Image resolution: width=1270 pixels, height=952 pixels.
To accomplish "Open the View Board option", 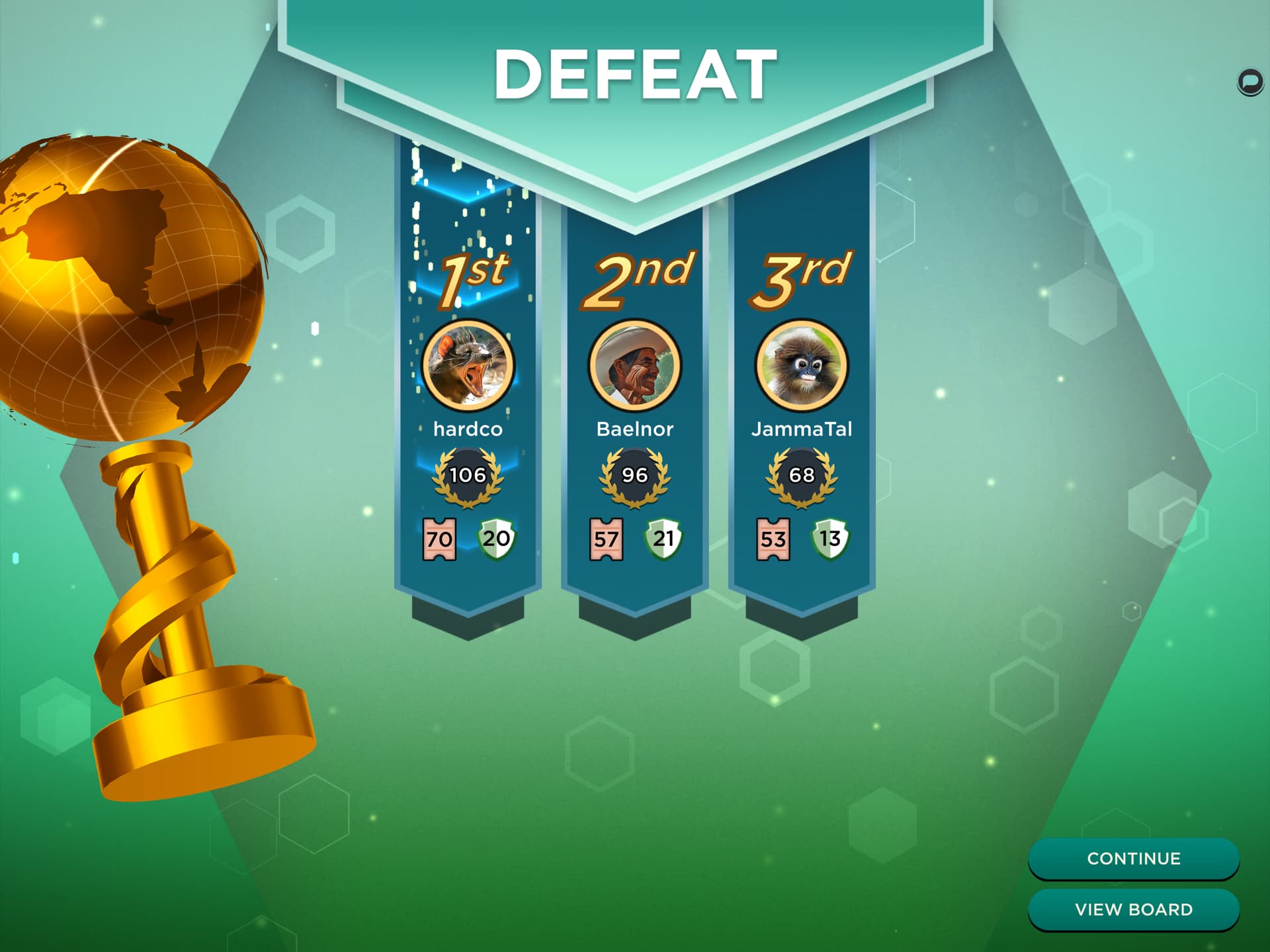I will [1133, 910].
